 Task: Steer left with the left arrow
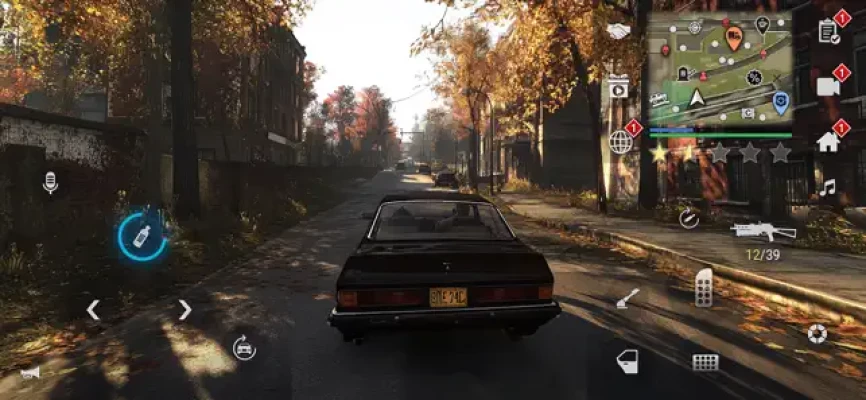[93, 310]
